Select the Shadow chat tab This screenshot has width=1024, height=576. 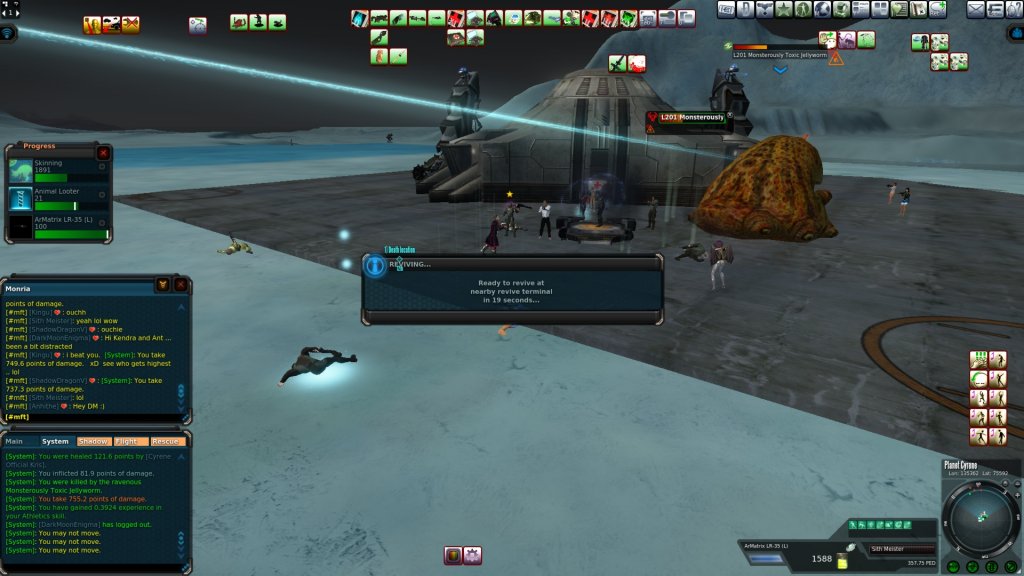[x=93, y=441]
